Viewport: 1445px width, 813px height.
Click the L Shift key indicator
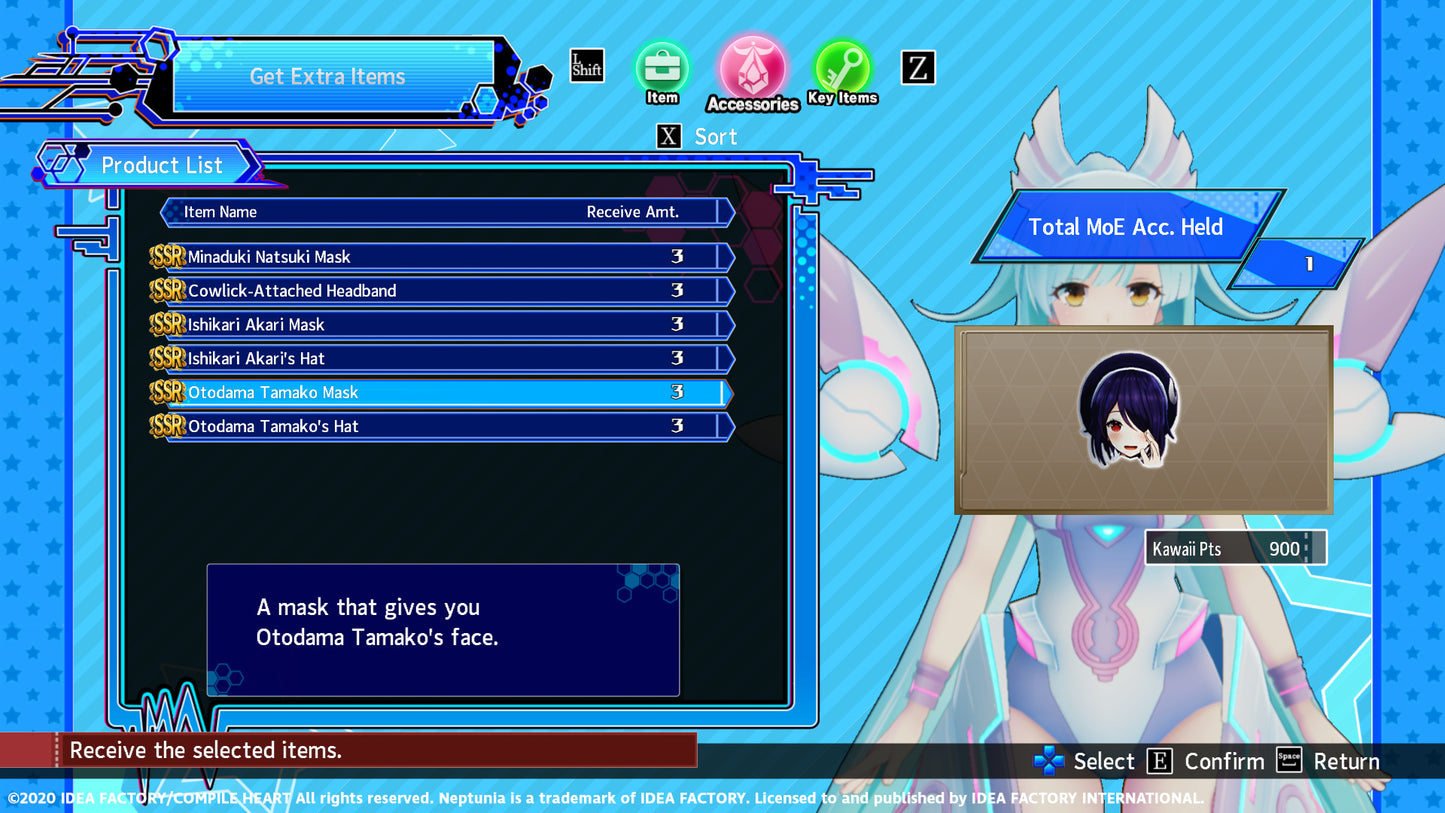(x=587, y=65)
